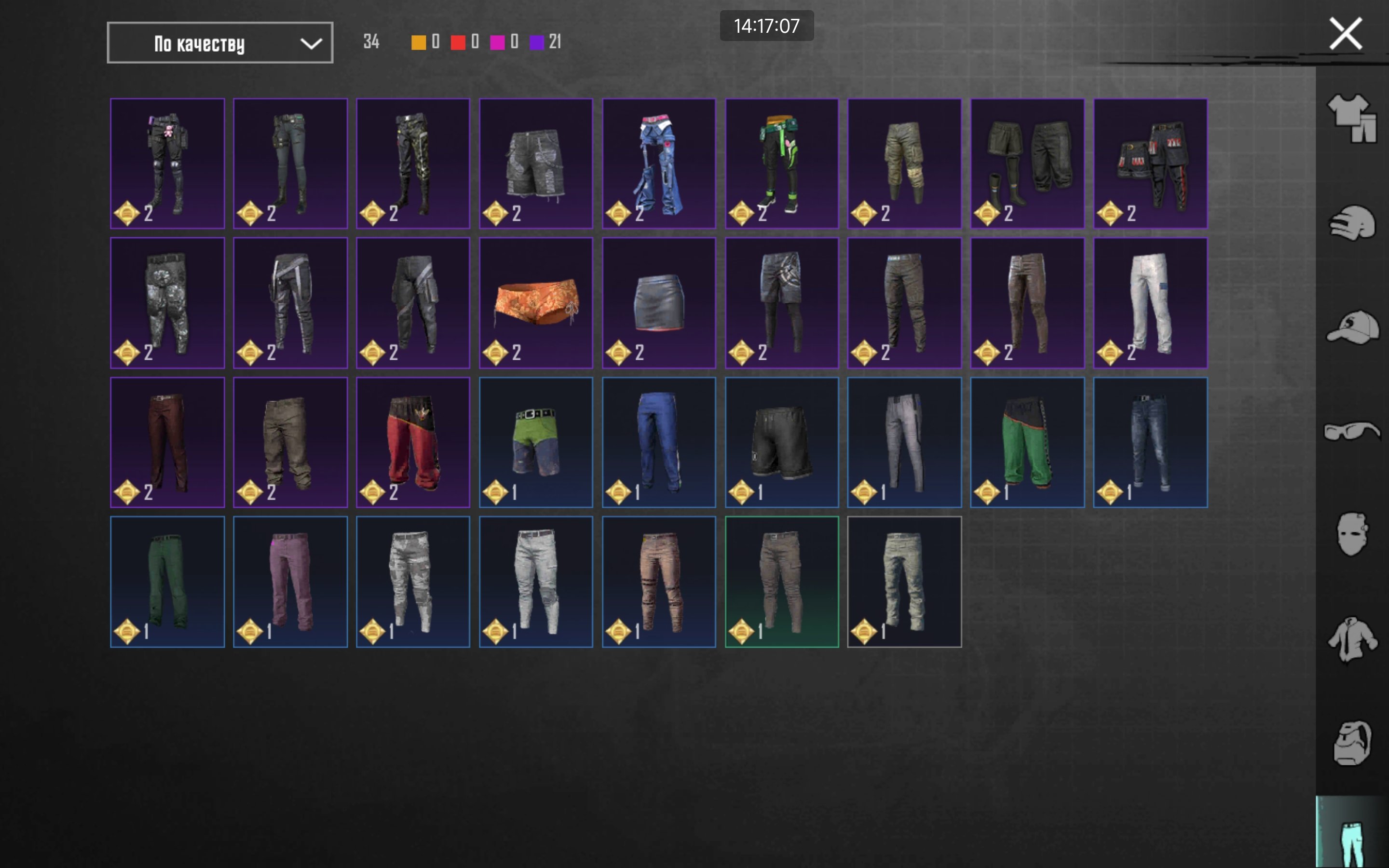
Task: Select the green shorts with studded belt
Action: coord(535,442)
